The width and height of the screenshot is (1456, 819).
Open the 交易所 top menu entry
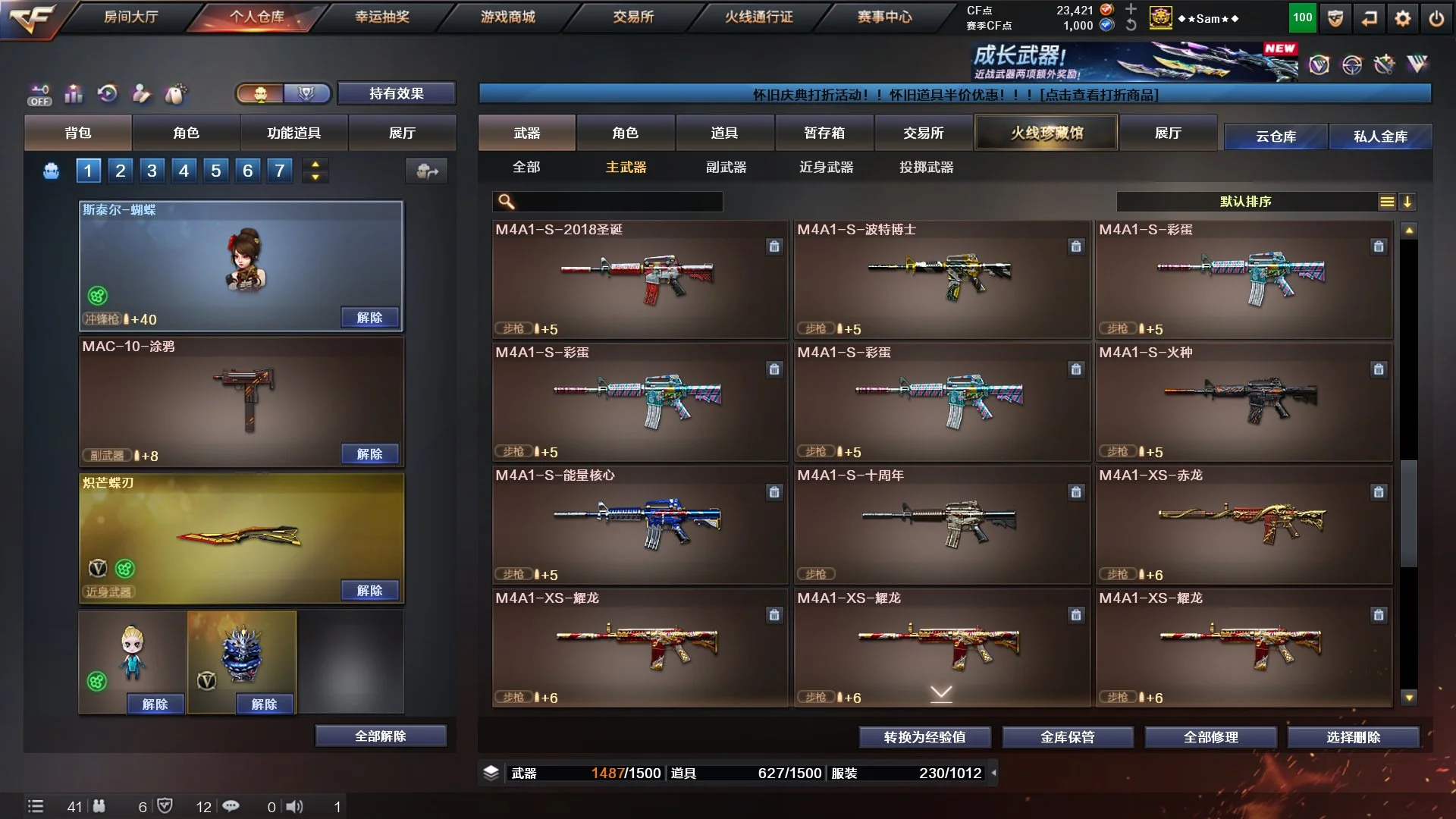633,17
